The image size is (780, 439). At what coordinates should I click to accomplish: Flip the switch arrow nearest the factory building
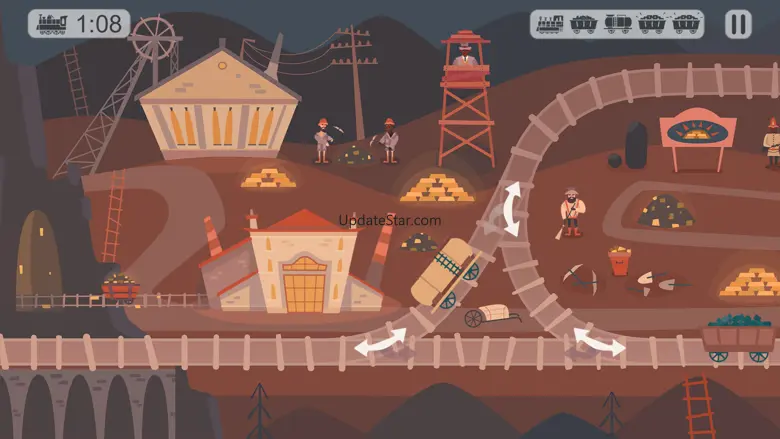point(381,343)
